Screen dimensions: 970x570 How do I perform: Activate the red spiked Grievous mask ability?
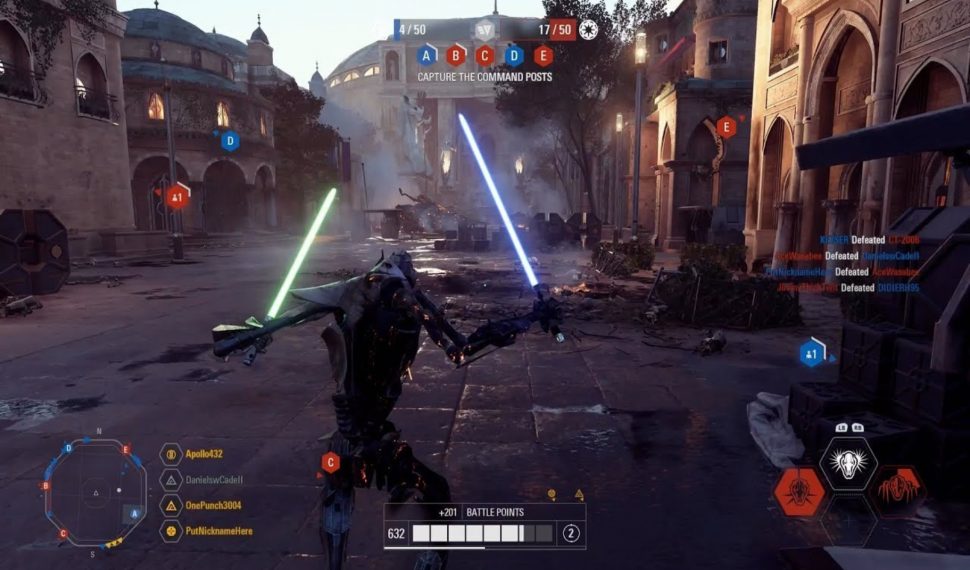[800, 491]
